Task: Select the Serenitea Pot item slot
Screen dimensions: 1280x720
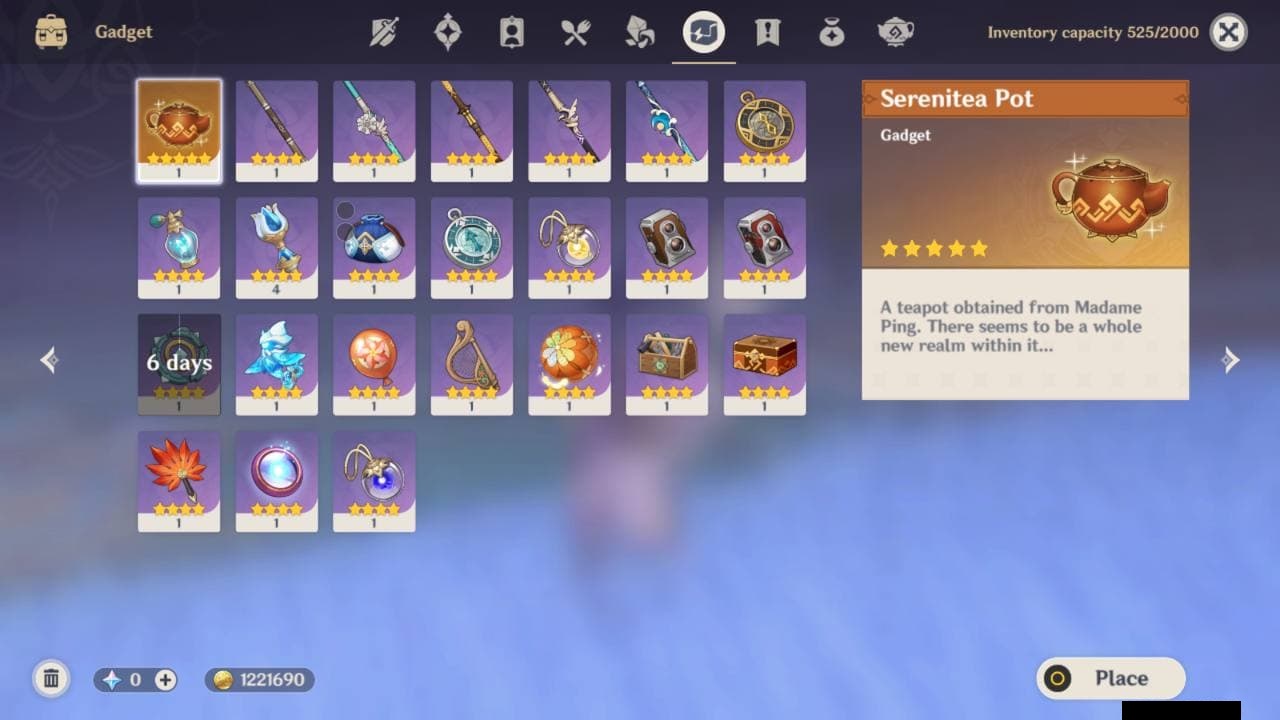Action: [x=179, y=130]
